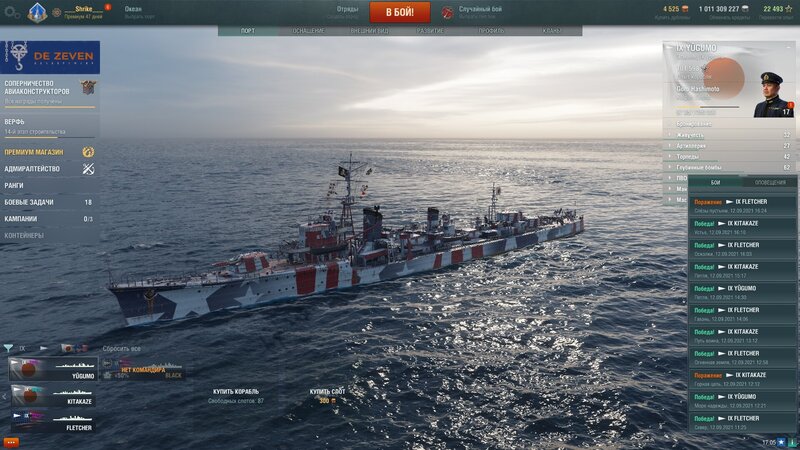Viewport: 800px width, 450px height.
Task: Open the Профиль tab
Action: [x=491, y=31]
